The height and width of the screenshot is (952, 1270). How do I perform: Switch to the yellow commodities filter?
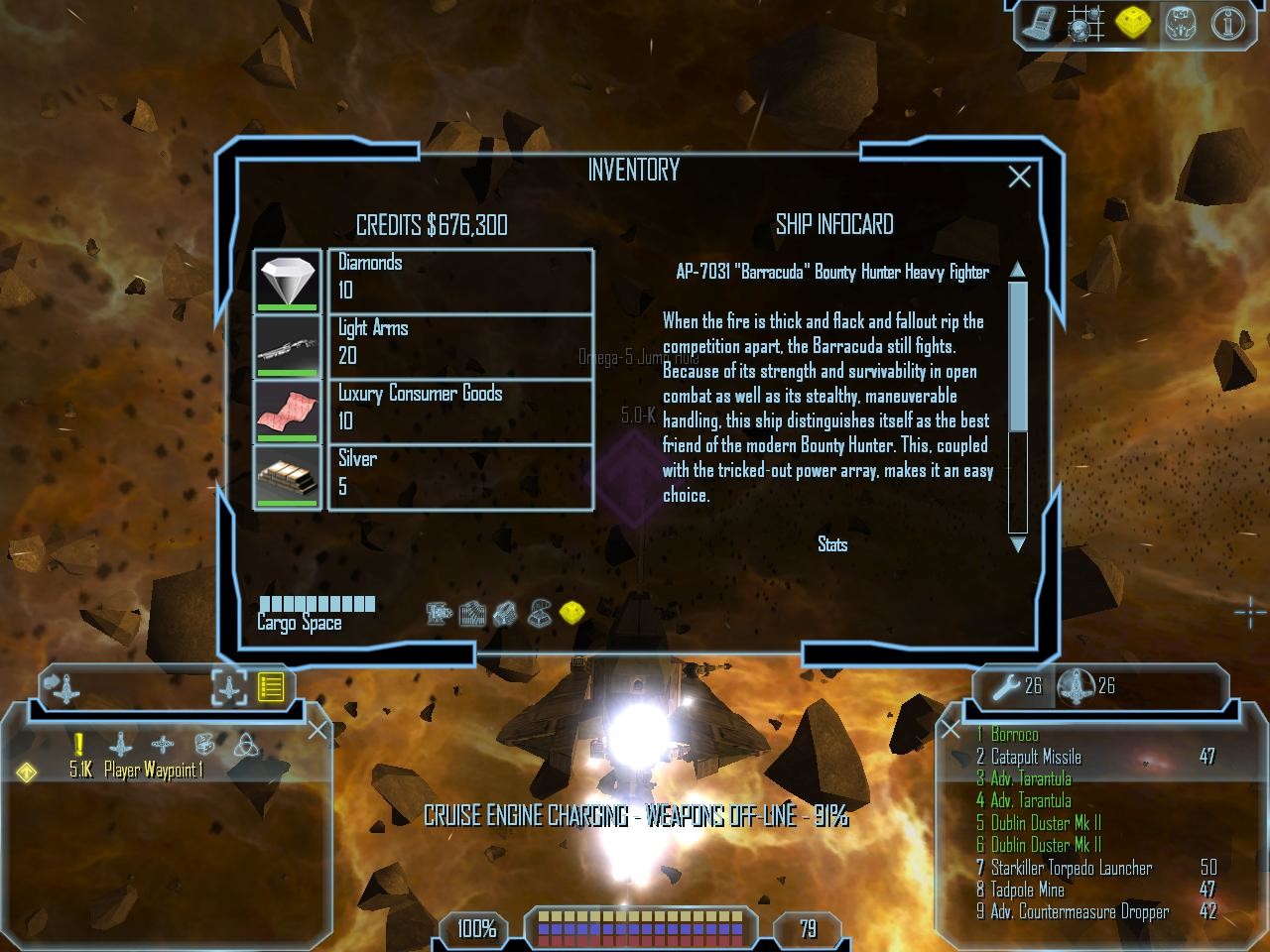pyautogui.click(x=571, y=614)
